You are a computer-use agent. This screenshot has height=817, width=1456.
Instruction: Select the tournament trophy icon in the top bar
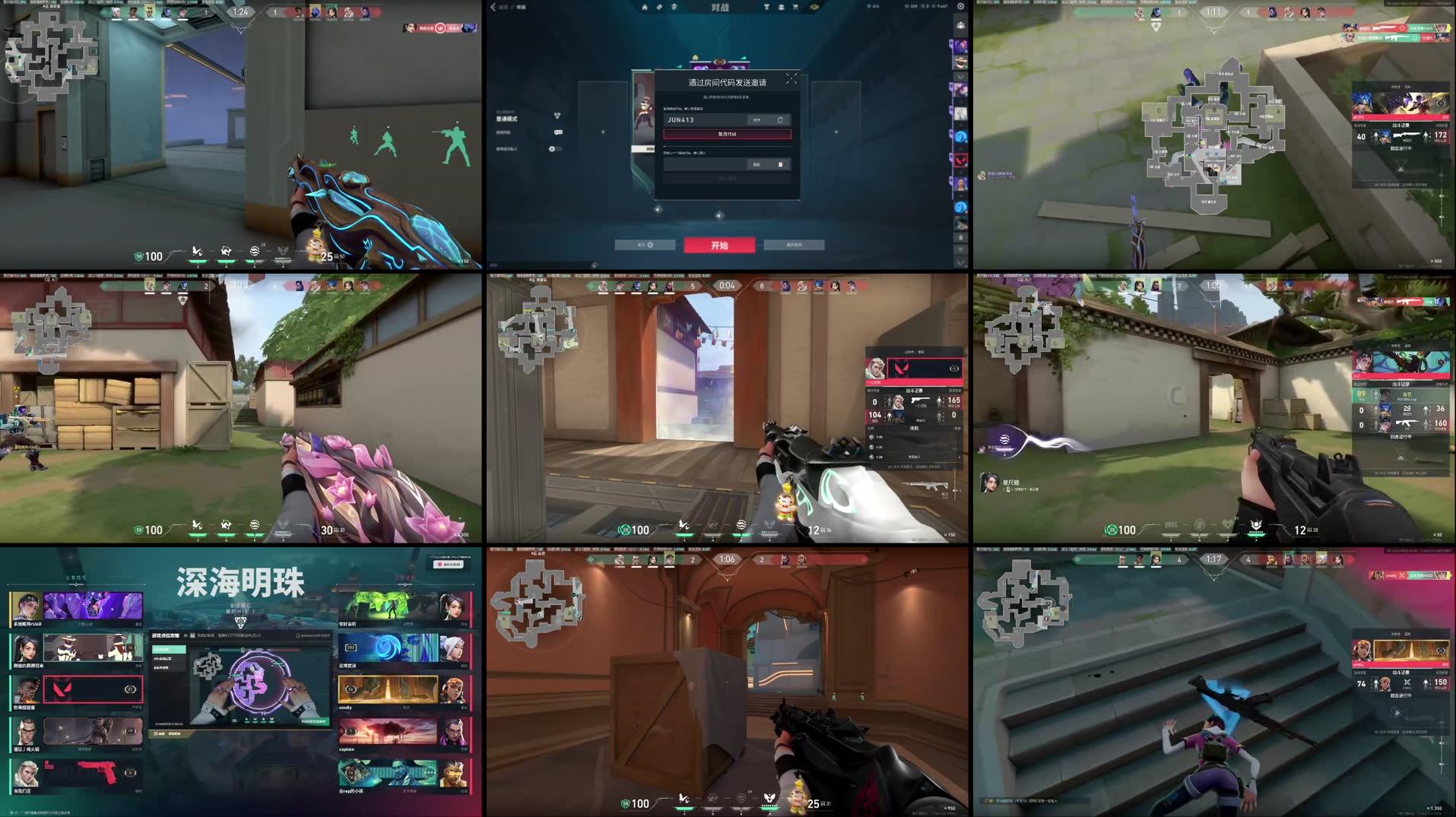tap(765, 6)
